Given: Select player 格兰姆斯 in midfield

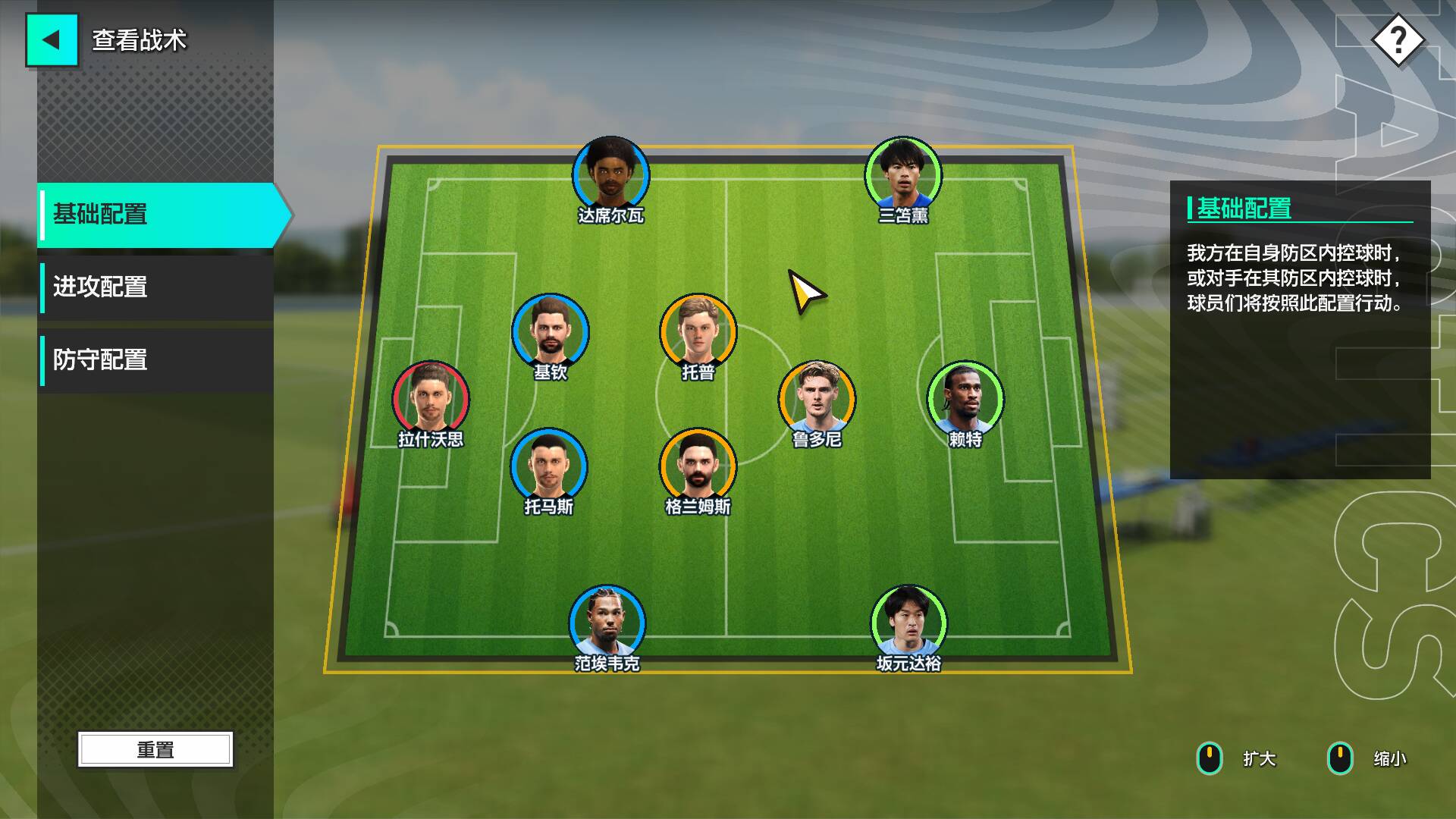Looking at the screenshot, I should click(698, 466).
